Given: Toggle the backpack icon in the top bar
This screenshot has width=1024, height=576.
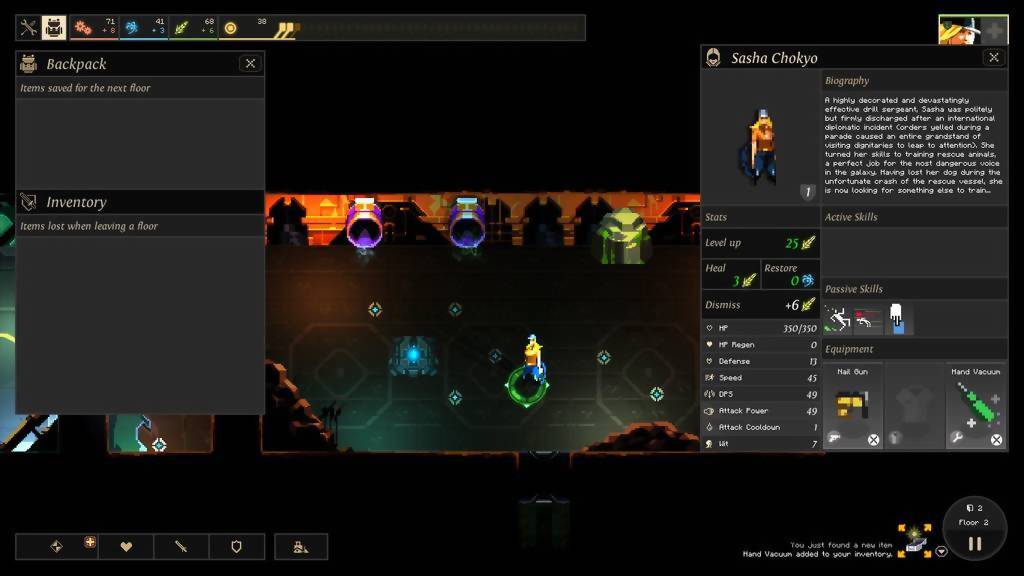Looking at the screenshot, I should point(54,28).
